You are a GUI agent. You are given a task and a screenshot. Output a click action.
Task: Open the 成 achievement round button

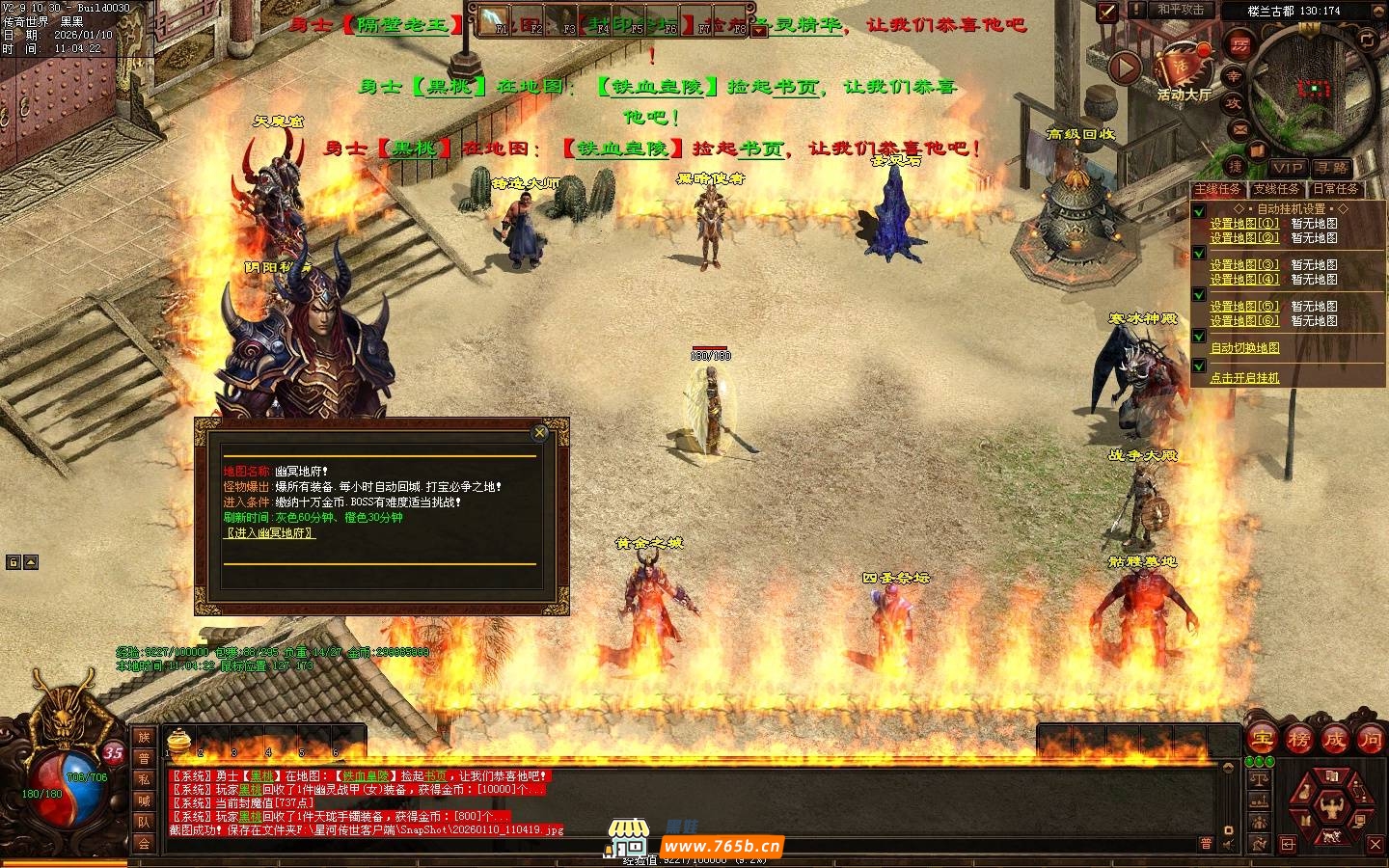coord(1335,739)
